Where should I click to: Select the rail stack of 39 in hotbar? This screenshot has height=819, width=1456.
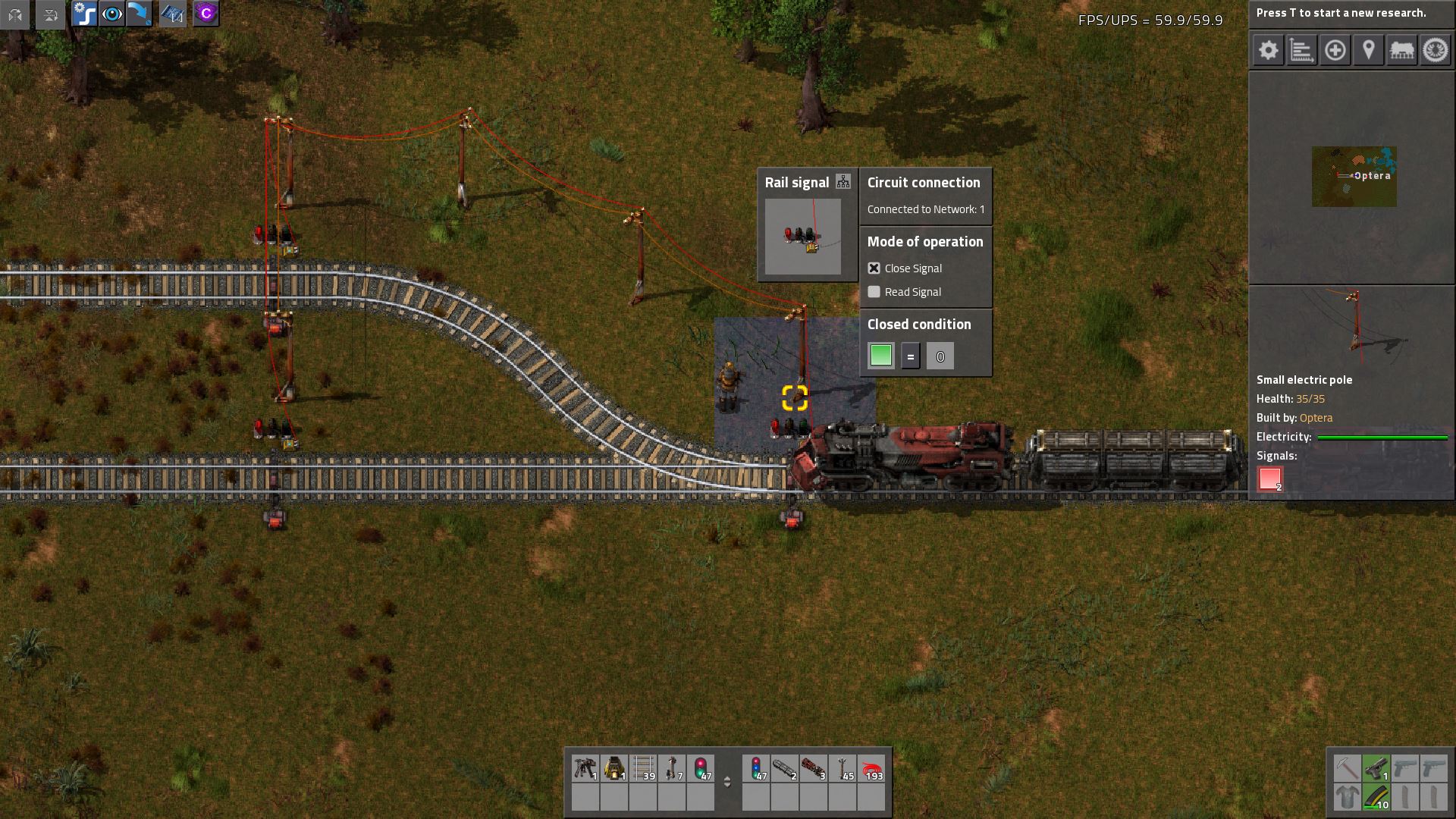tap(643, 768)
